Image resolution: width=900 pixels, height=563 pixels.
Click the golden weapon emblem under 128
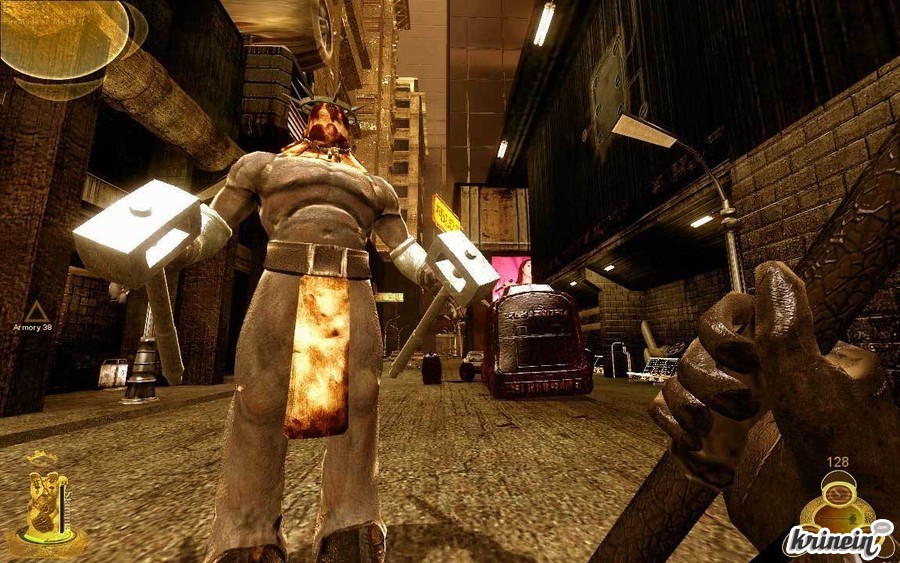point(838,497)
